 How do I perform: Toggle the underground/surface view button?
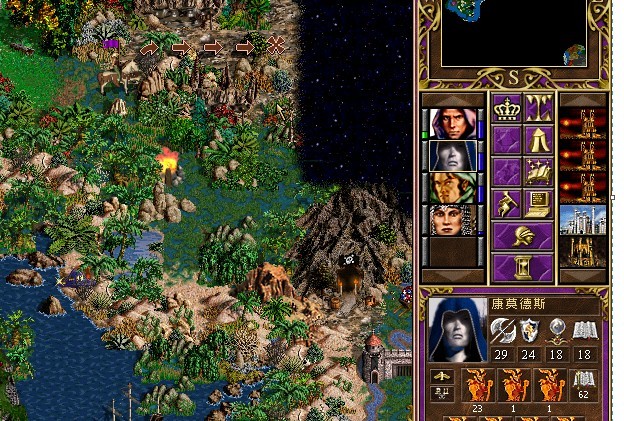[539, 109]
